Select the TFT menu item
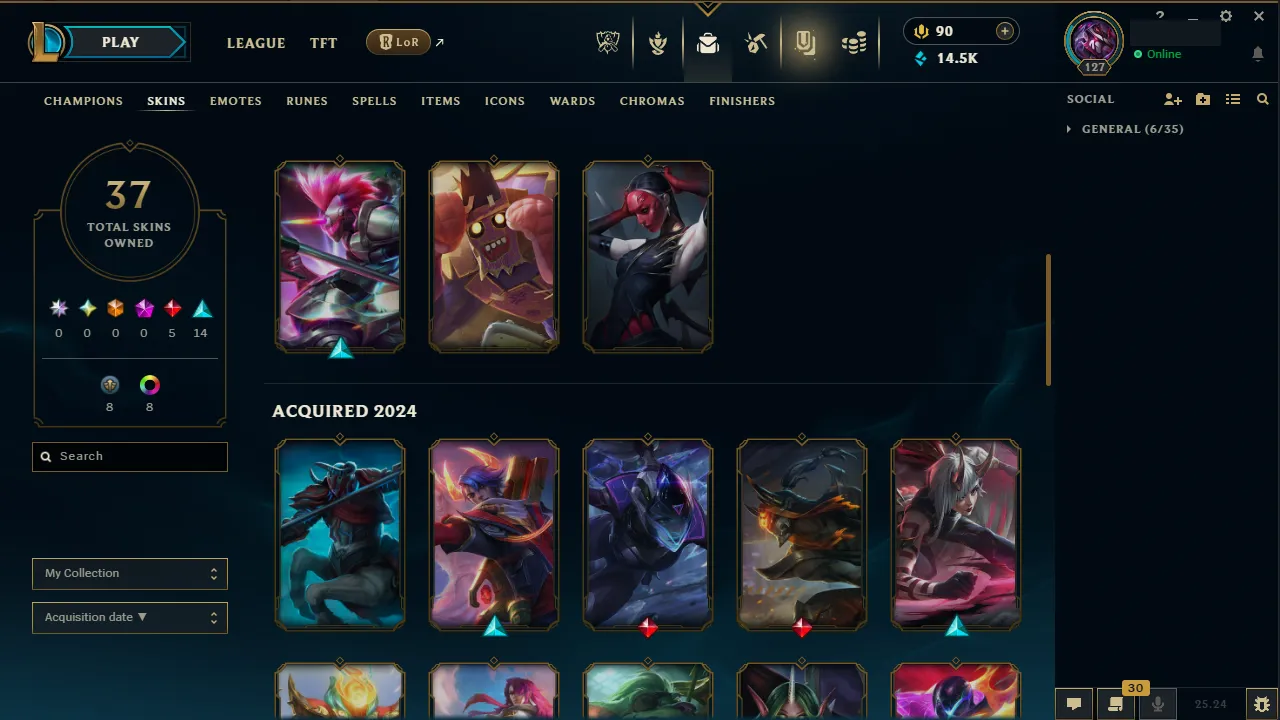The height and width of the screenshot is (720, 1280). point(323,43)
